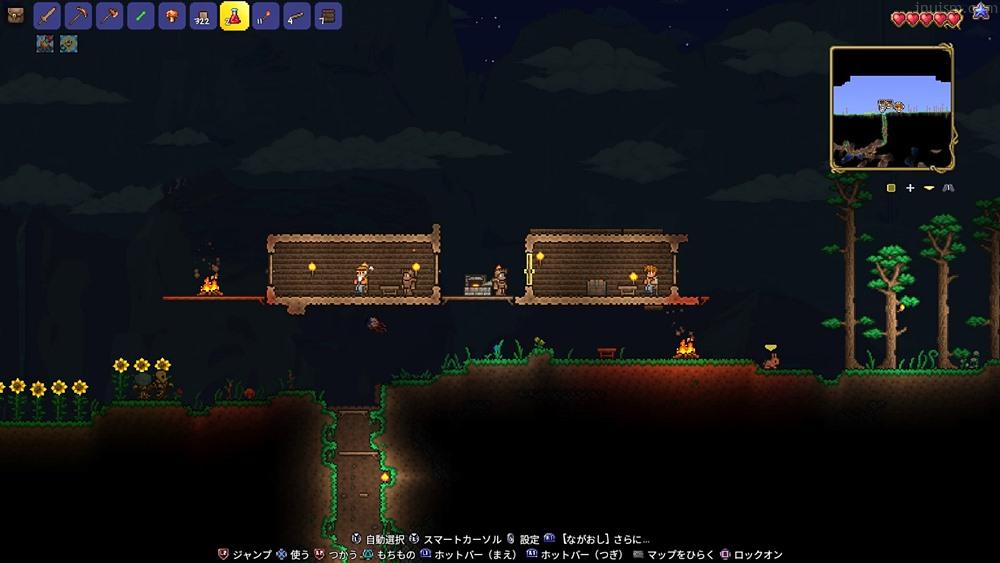This screenshot has width=1000, height=563.
Task: Select the last hotbar slot holding 7 items
Action: coord(328,16)
